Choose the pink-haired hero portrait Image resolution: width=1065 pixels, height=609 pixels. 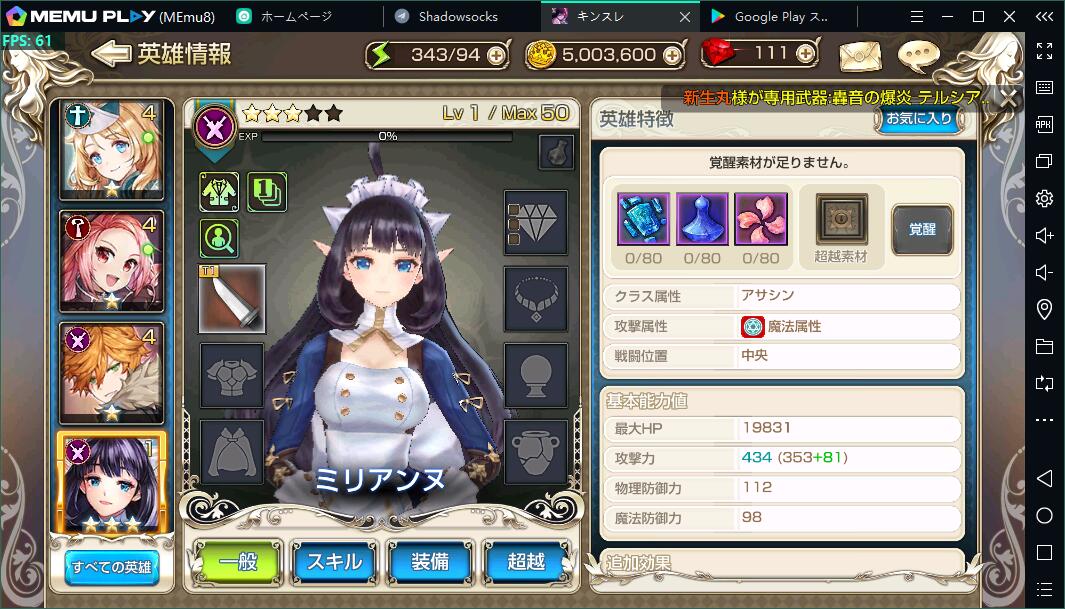pos(111,259)
